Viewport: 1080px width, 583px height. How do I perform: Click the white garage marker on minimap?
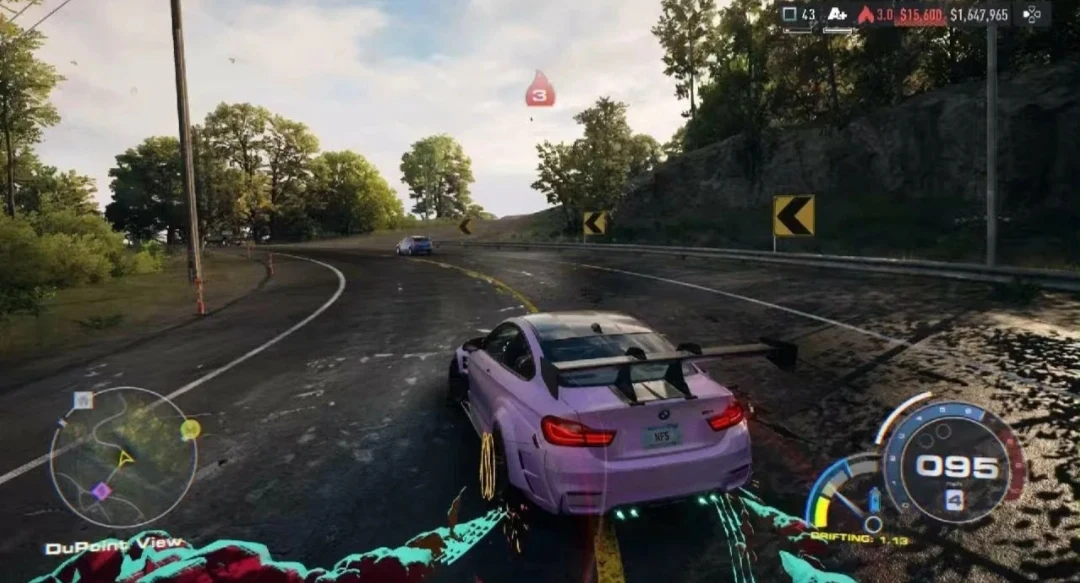pyautogui.click(x=83, y=400)
